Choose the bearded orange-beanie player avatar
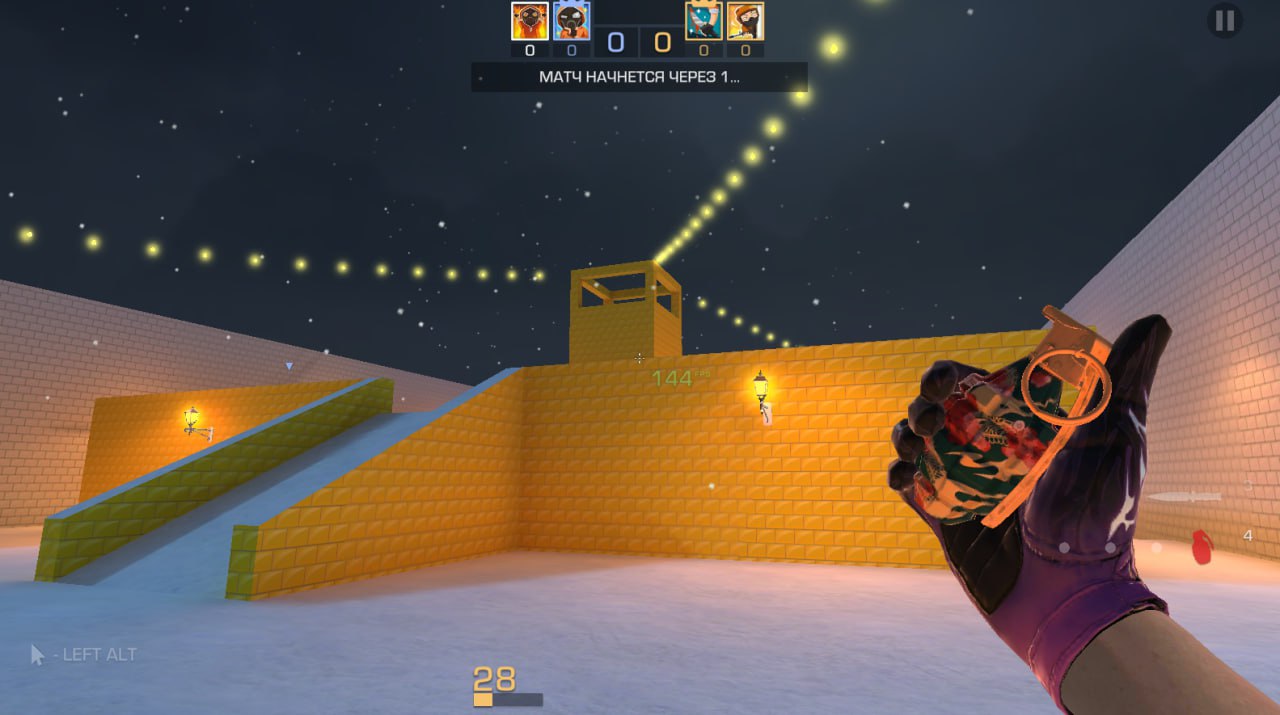This screenshot has width=1280, height=715. coord(745,21)
